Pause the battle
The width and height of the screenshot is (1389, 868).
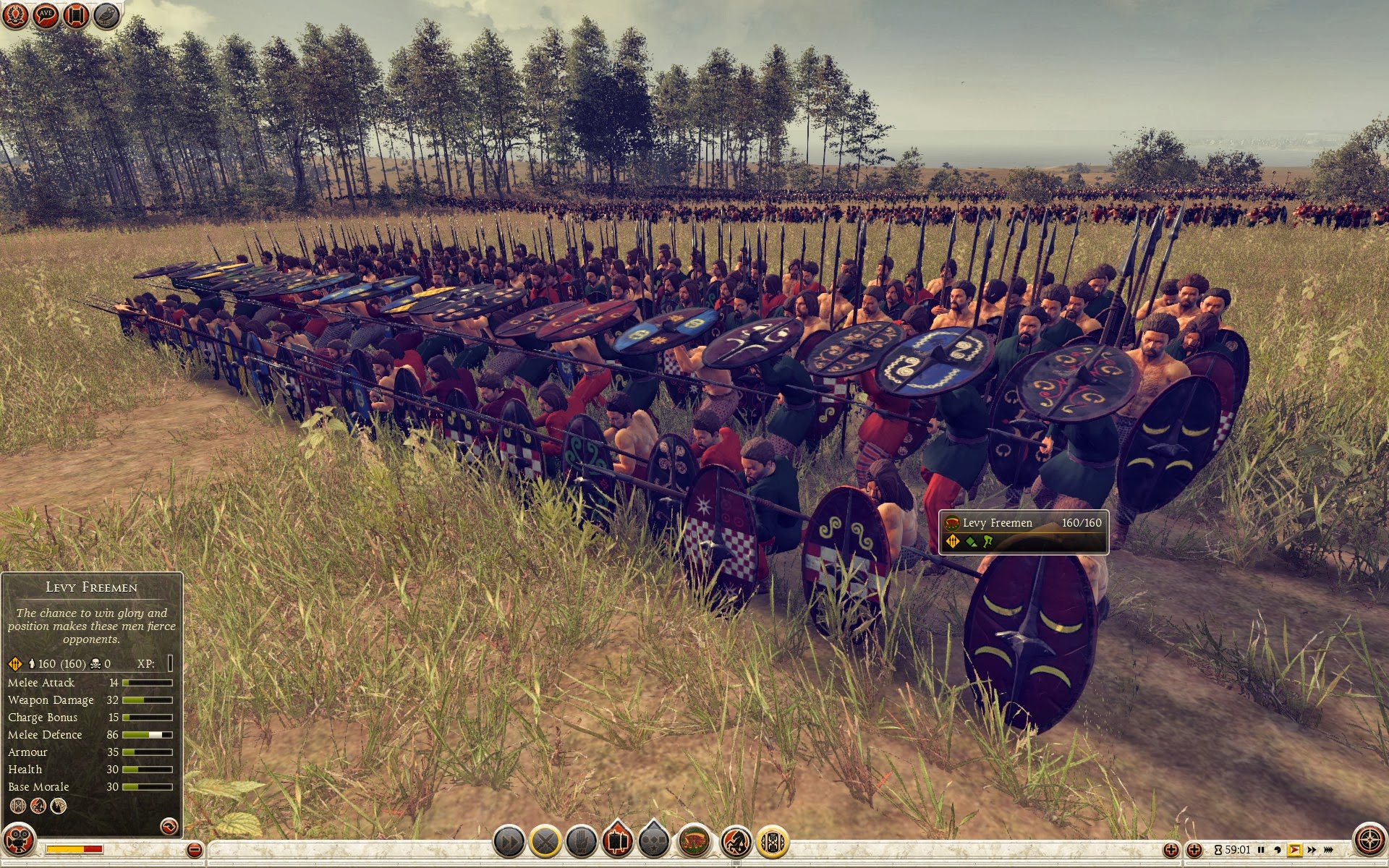[x=1261, y=850]
